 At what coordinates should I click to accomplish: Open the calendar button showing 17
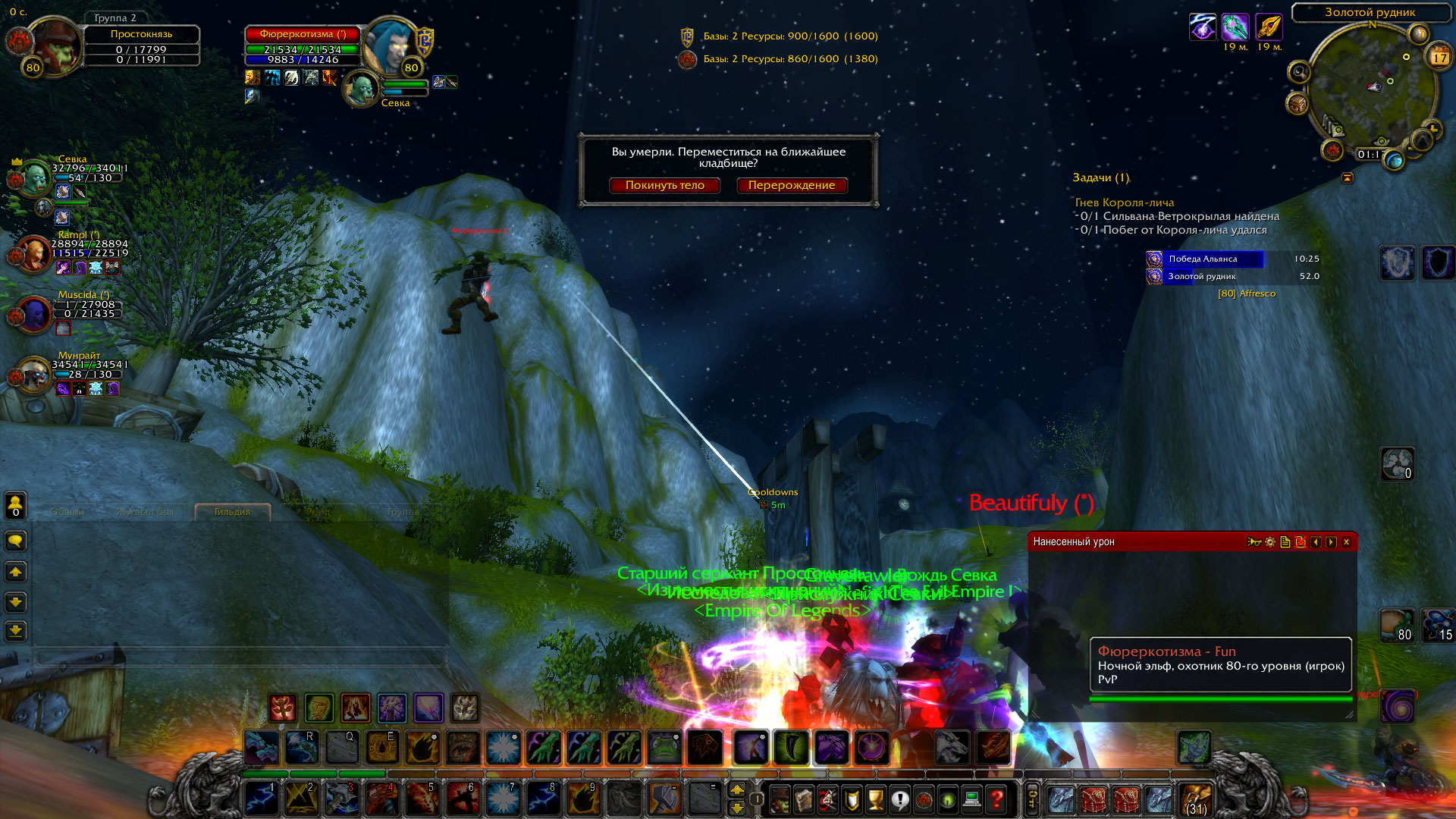[1439, 57]
